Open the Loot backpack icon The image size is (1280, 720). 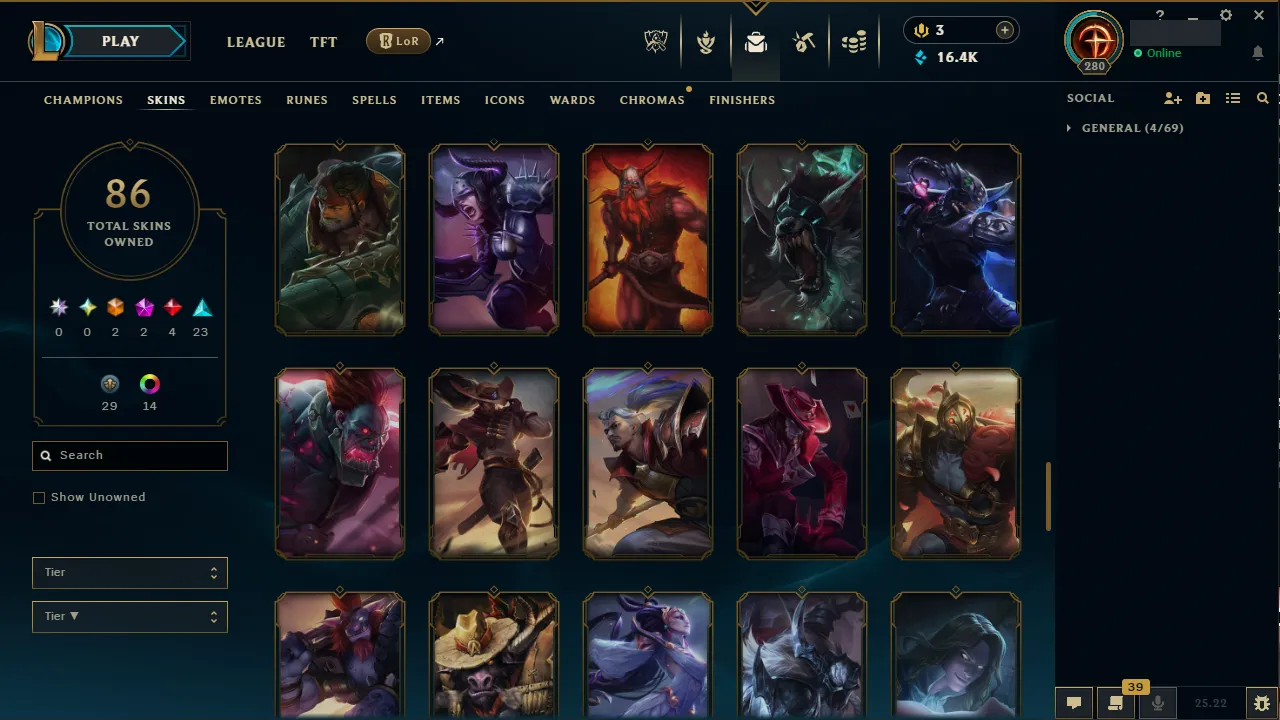[x=755, y=40]
